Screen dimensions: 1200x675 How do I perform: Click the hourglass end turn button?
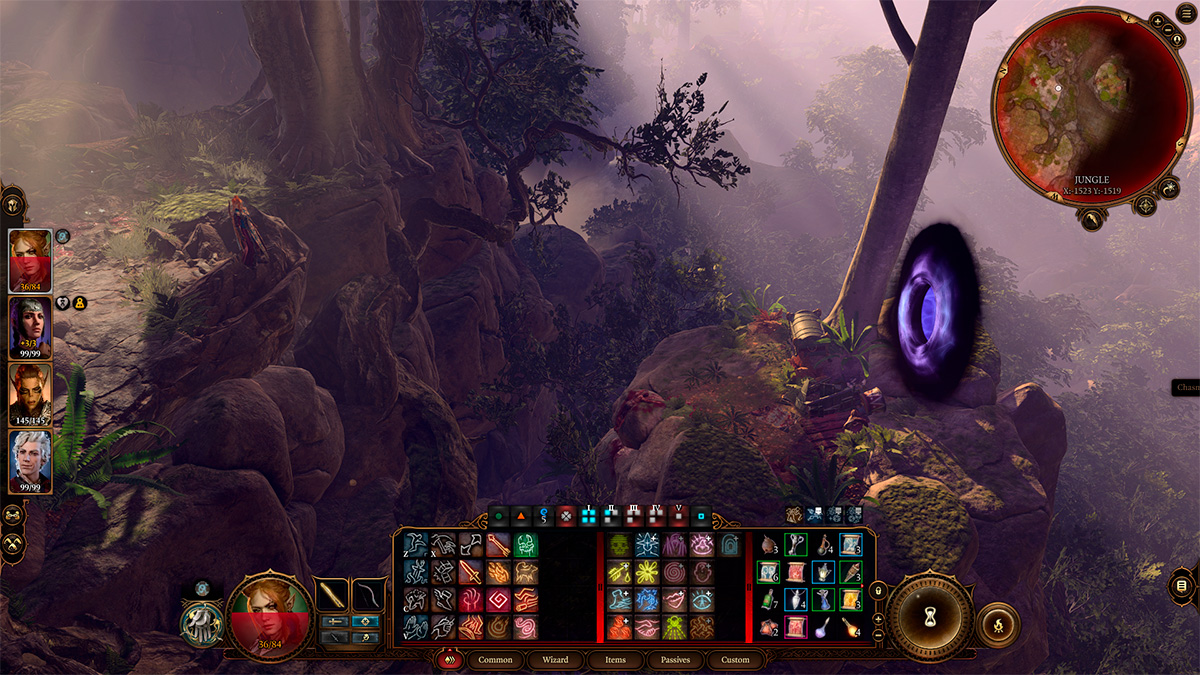[x=929, y=617]
